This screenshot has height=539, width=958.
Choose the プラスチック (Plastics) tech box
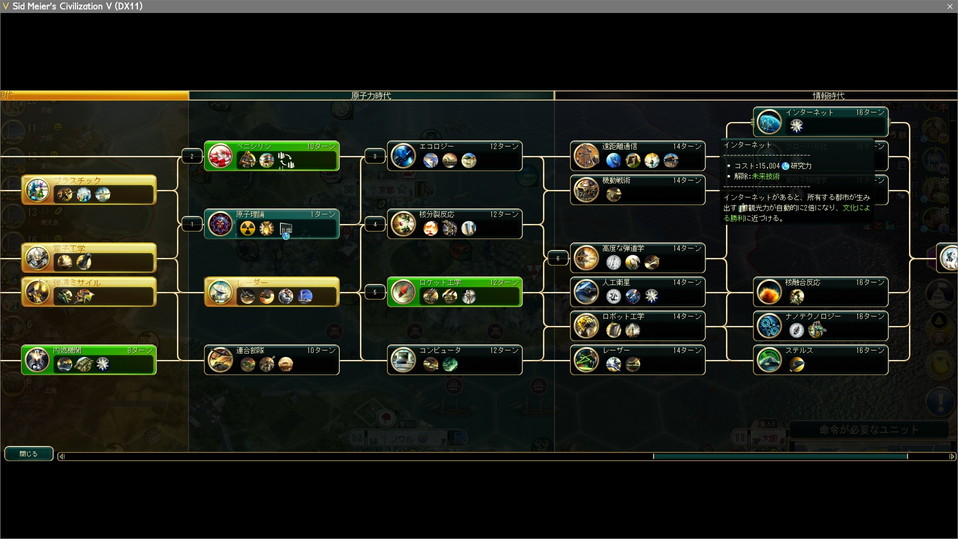(x=90, y=189)
